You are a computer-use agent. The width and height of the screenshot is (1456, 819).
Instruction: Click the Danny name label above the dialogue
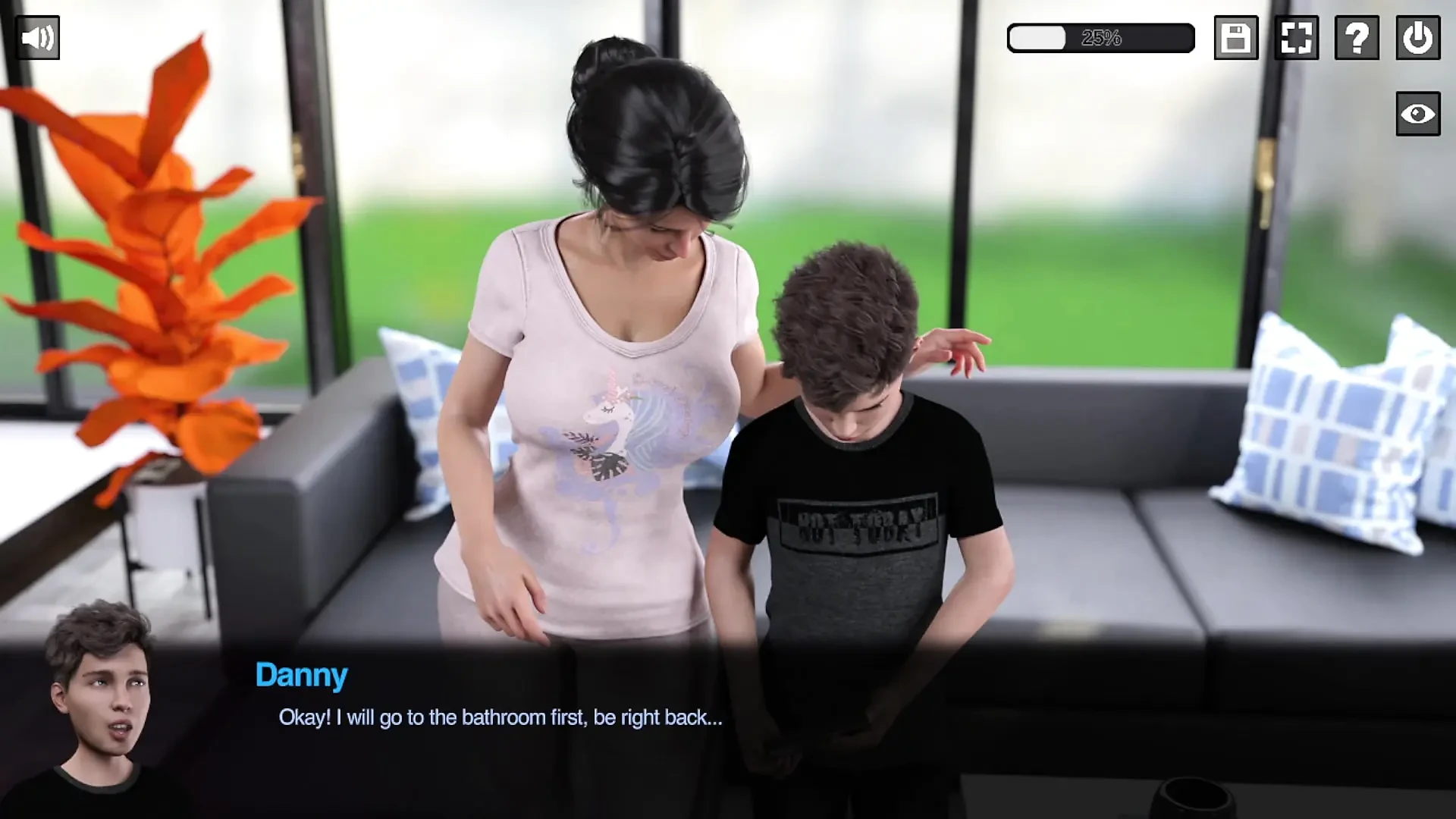302,674
